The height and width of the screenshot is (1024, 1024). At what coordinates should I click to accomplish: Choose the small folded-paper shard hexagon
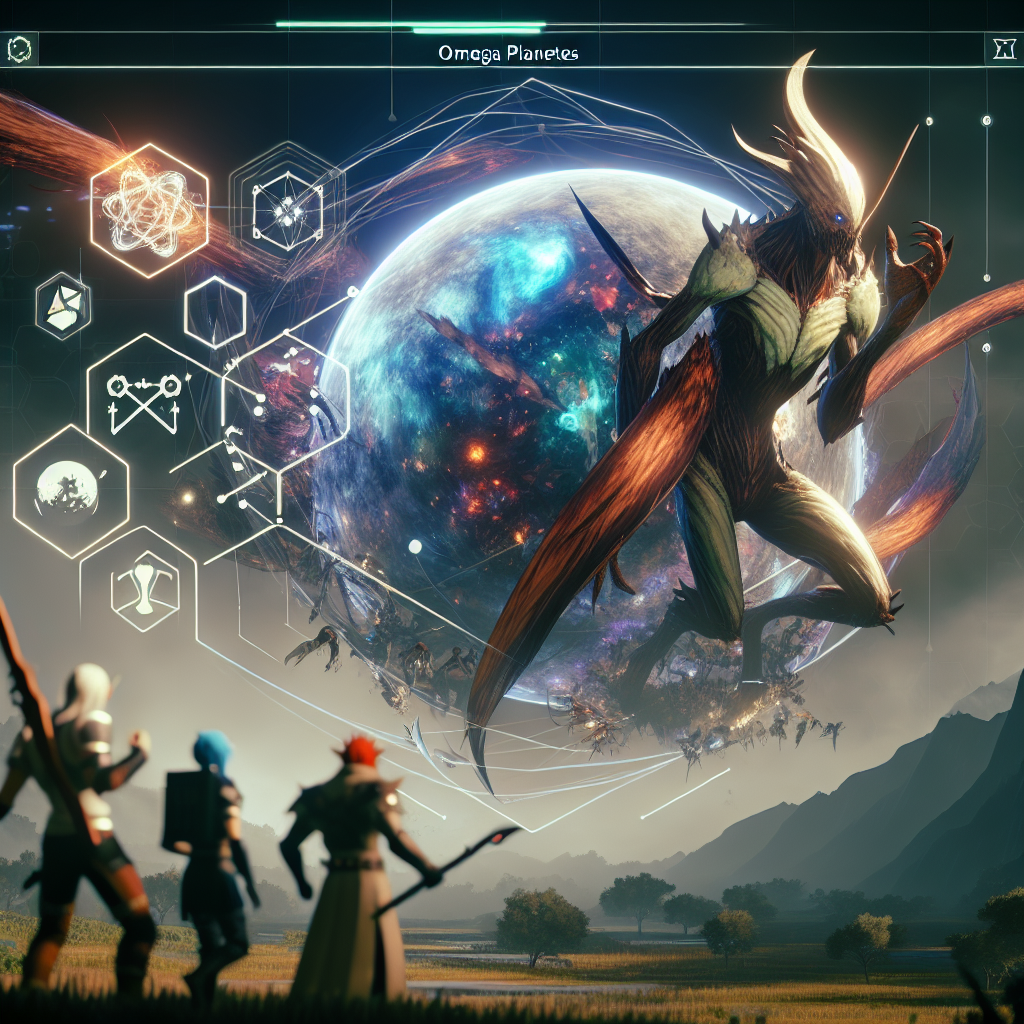click(x=62, y=304)
